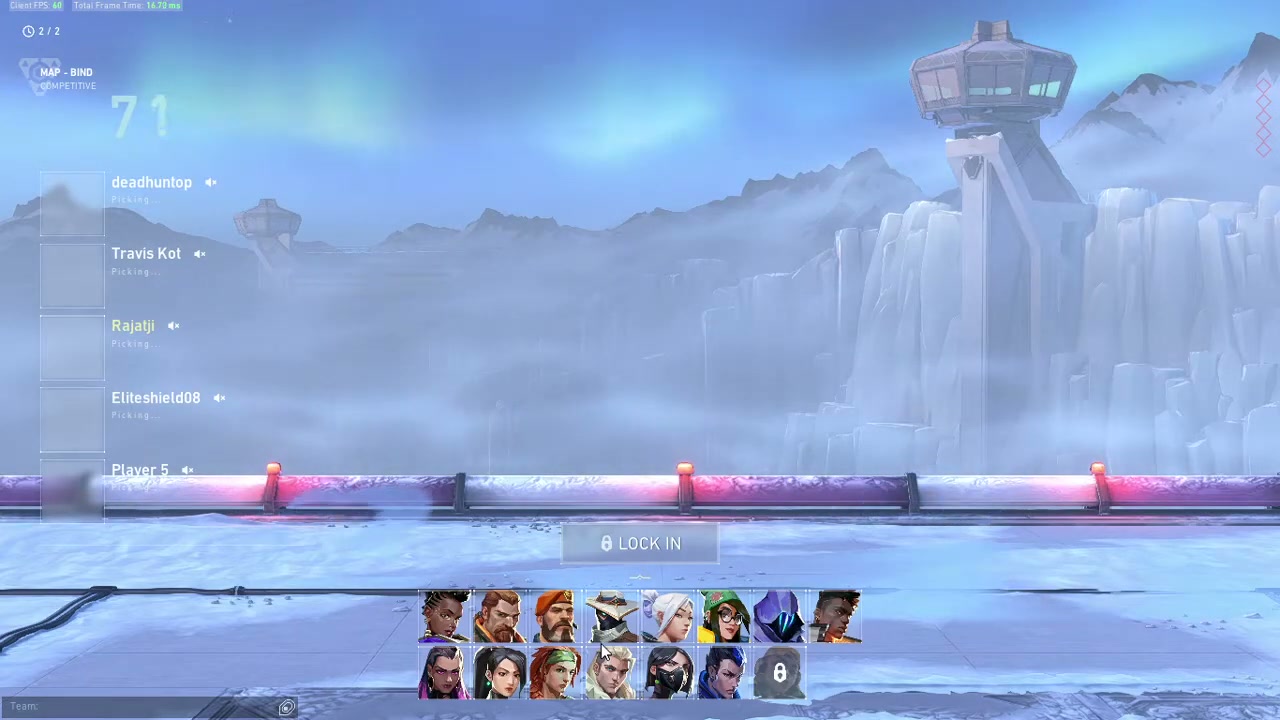Choose the blue-haired Yoru portrait

724,672
